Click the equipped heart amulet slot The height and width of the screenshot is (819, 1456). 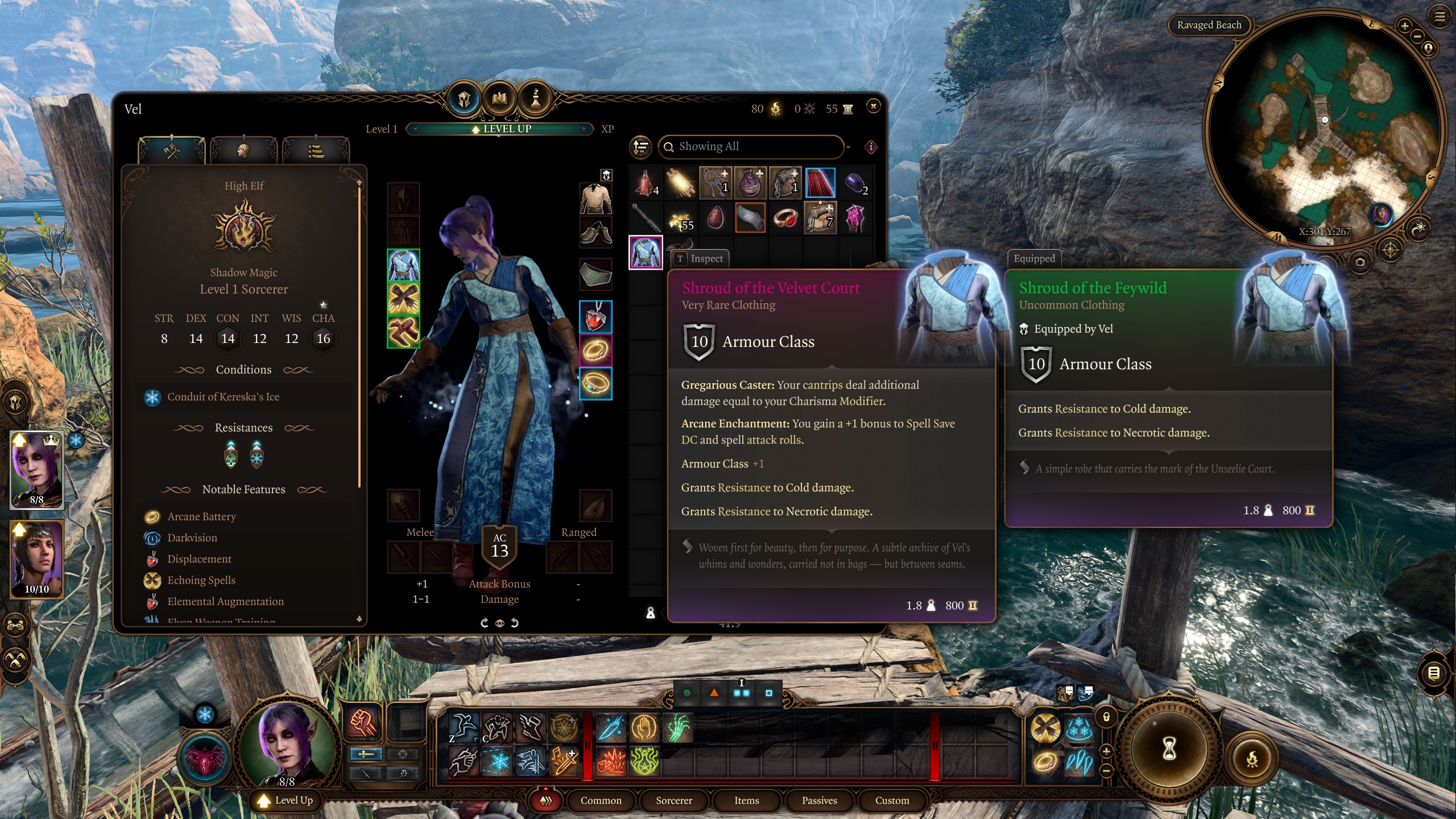pos(595,317)
